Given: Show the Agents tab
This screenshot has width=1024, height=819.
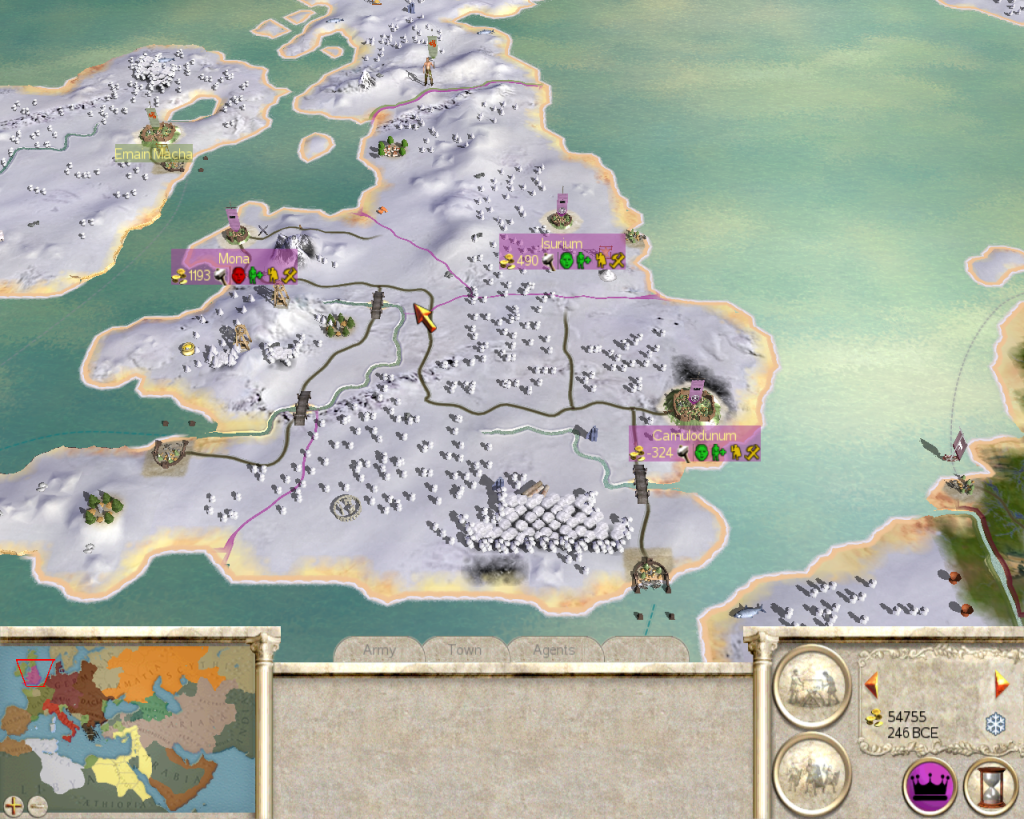Looking at the screenshot, I should click(x=553, y=650).
